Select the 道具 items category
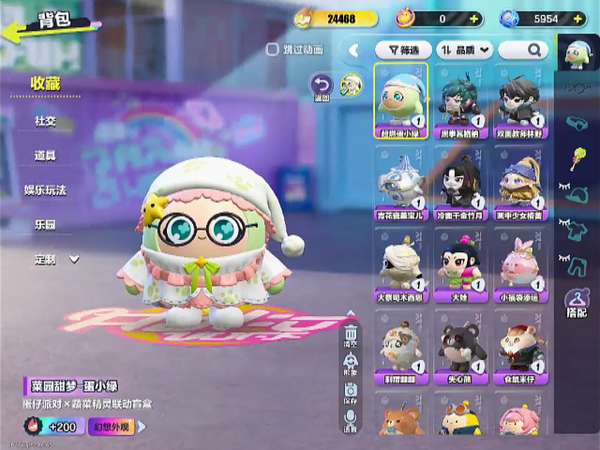The height and width of the screenshot is (450, 600). click(x=46, y=155)
